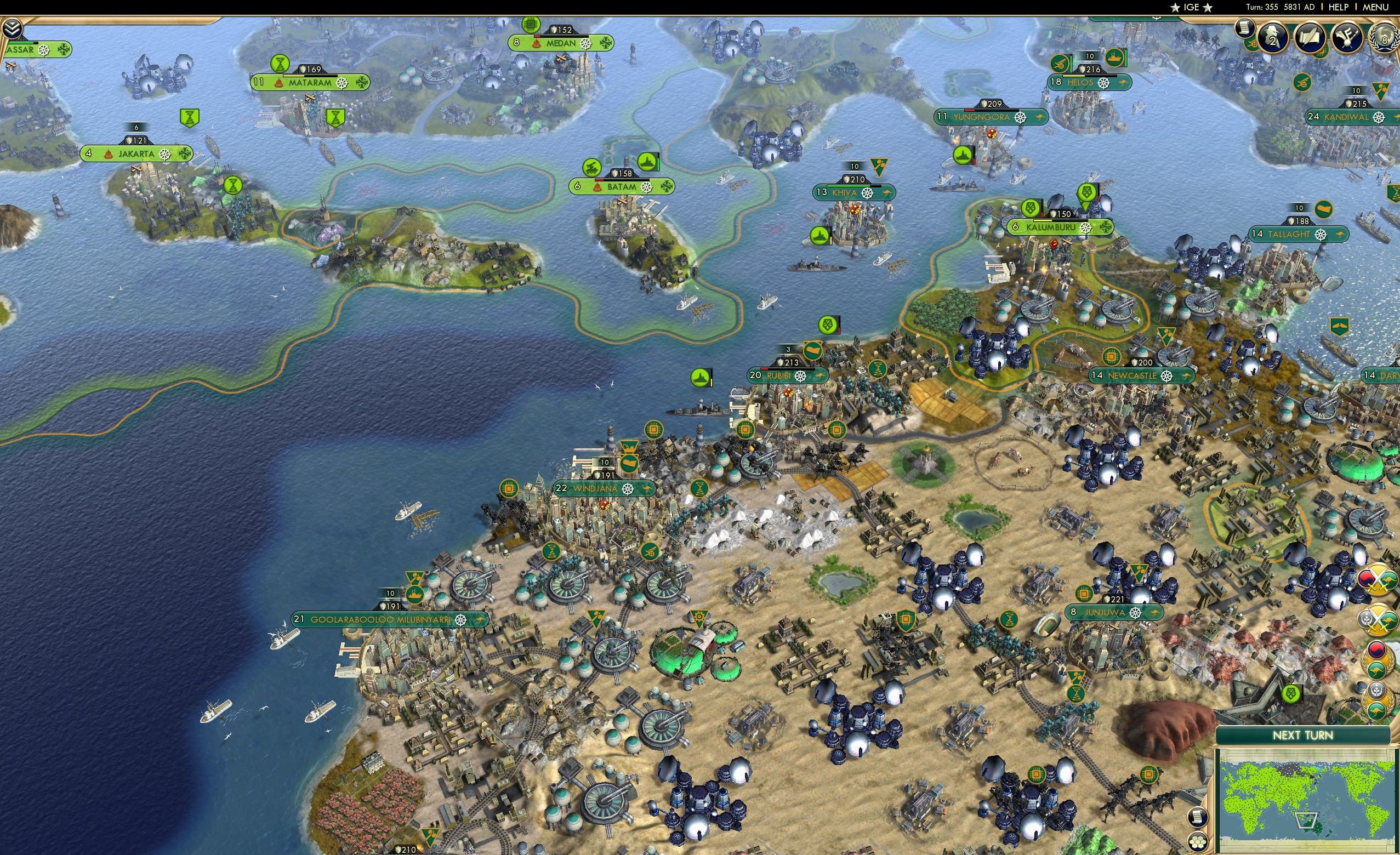Click the silver city-state notification above Next Turn
This screenshot has height=855, width=1400.
(1379, 699)
